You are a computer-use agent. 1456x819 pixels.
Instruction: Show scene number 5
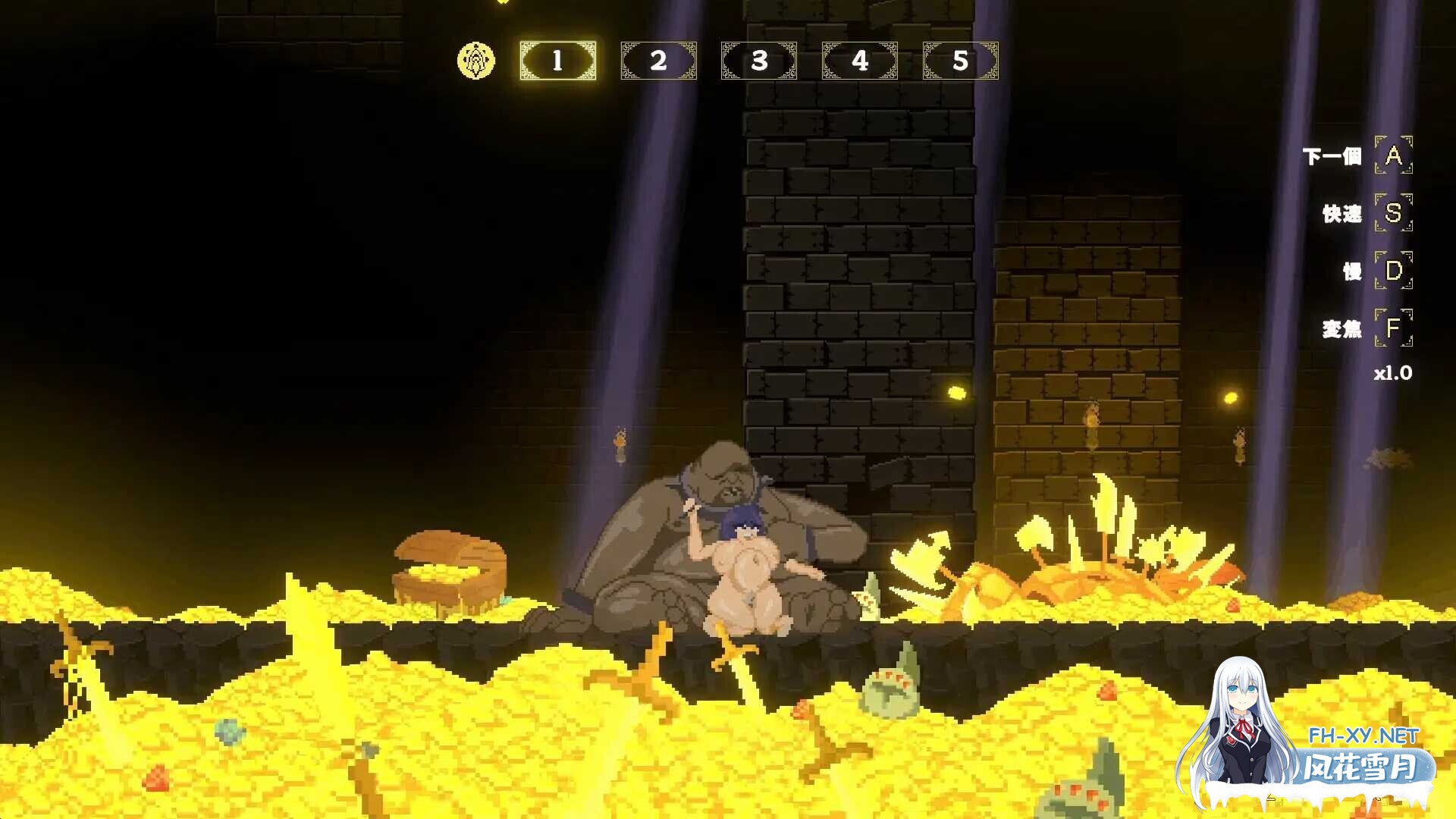(961, 61)
